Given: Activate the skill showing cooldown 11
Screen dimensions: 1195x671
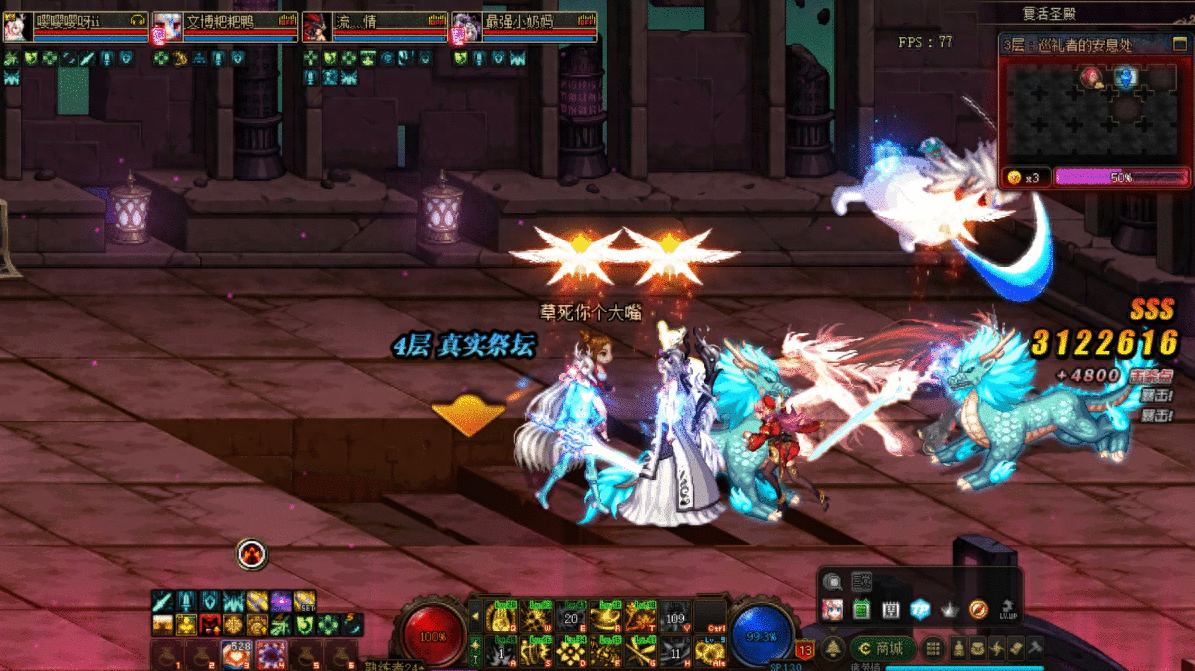Looking at the screenshot, I should point(676,653).
